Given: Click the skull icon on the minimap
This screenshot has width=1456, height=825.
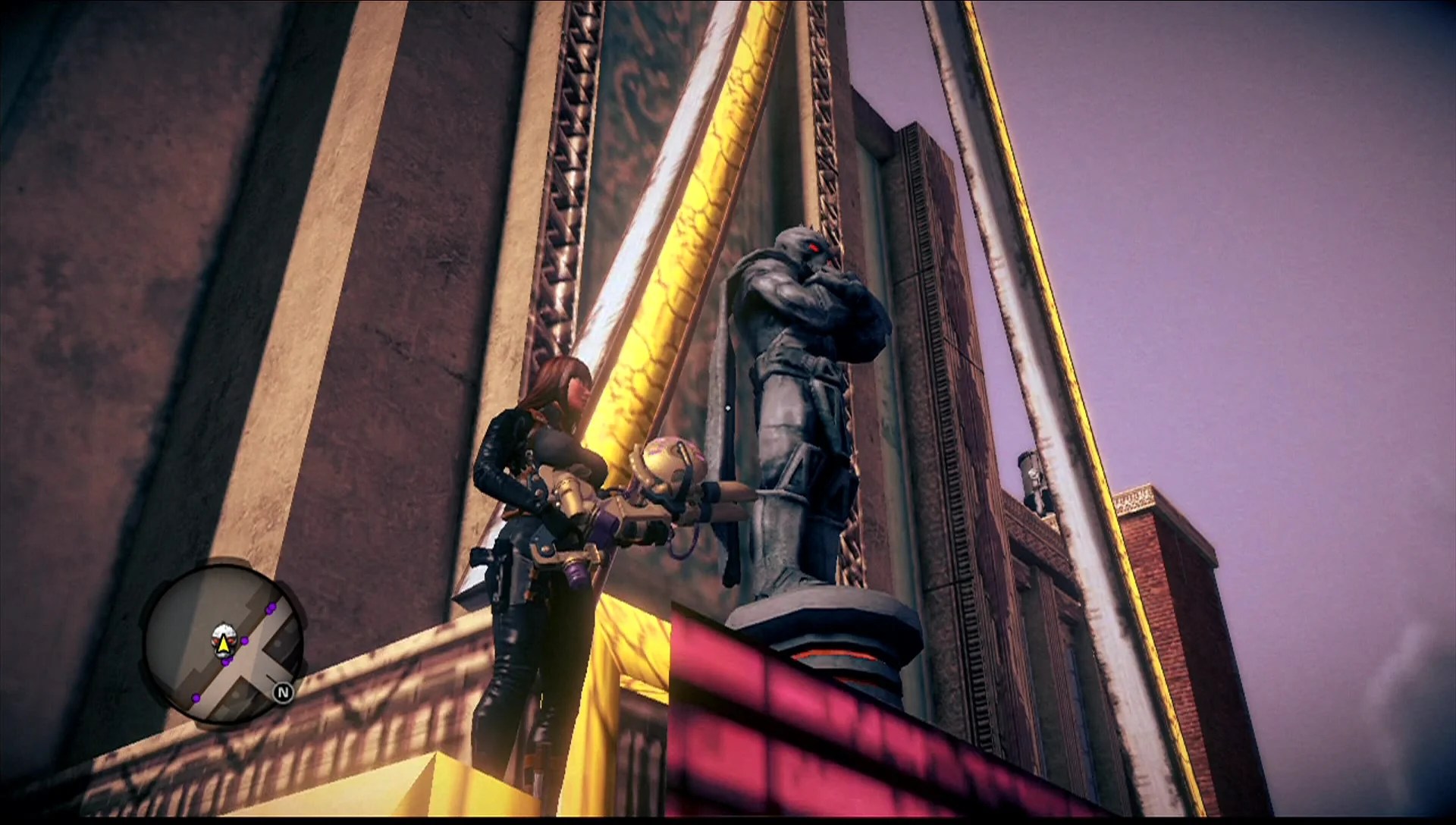Looking at the screenshot, I should pos(224,638).
